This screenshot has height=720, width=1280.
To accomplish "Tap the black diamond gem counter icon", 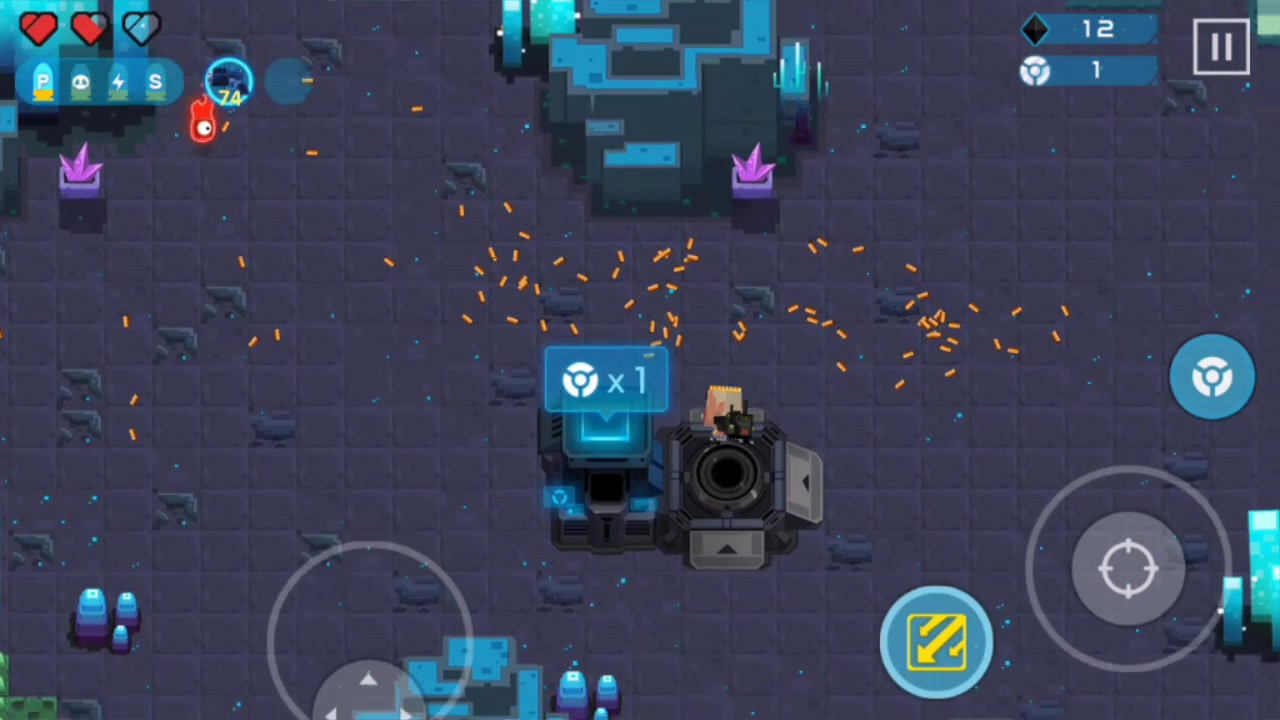I will [x=1035, y=30].
